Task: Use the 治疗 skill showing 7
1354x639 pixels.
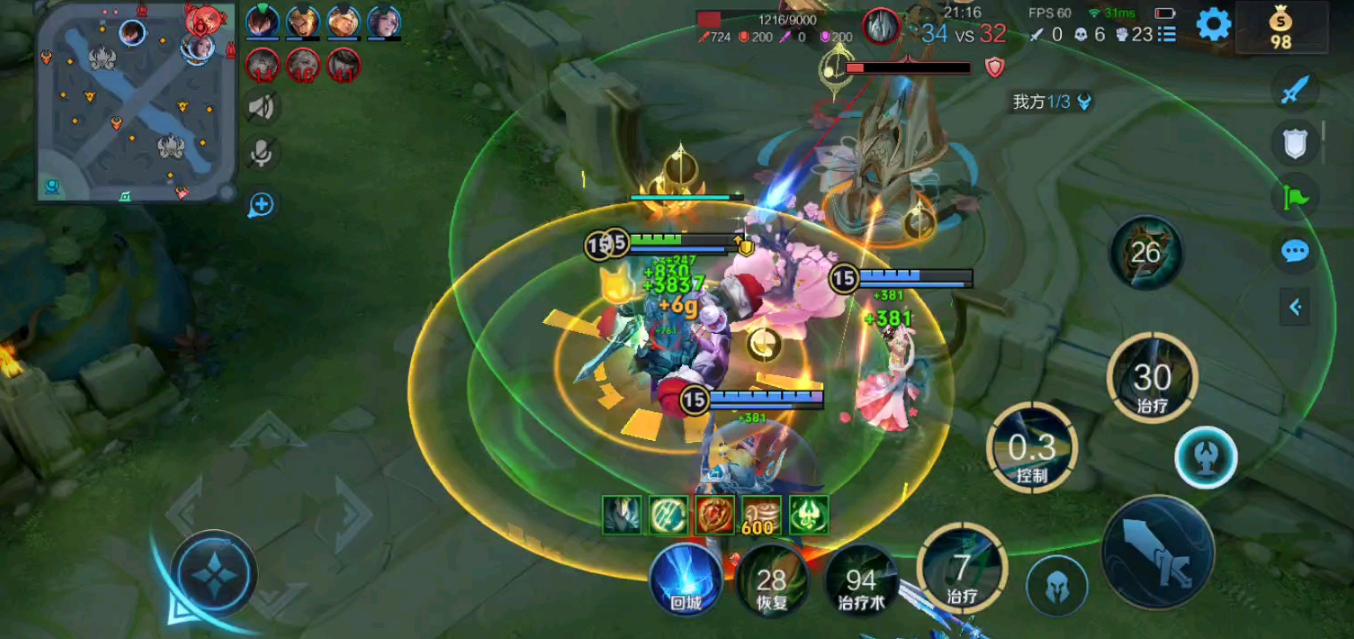Action: [961, 569]
